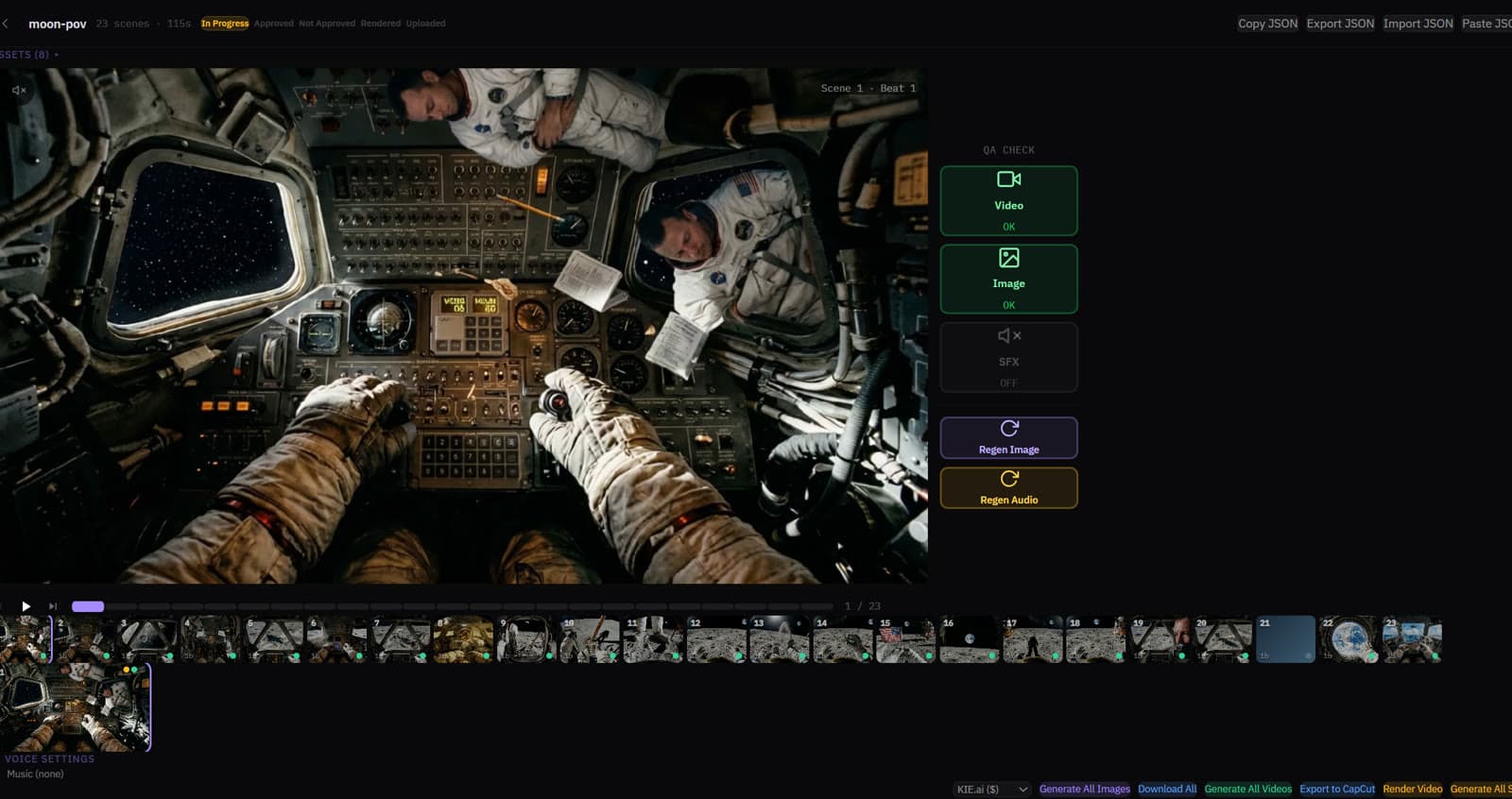The height and width of the screenshot is (799, 1512).
Task: Click the back arrow beside moon-pov title
Action: [x=8, y=23]
